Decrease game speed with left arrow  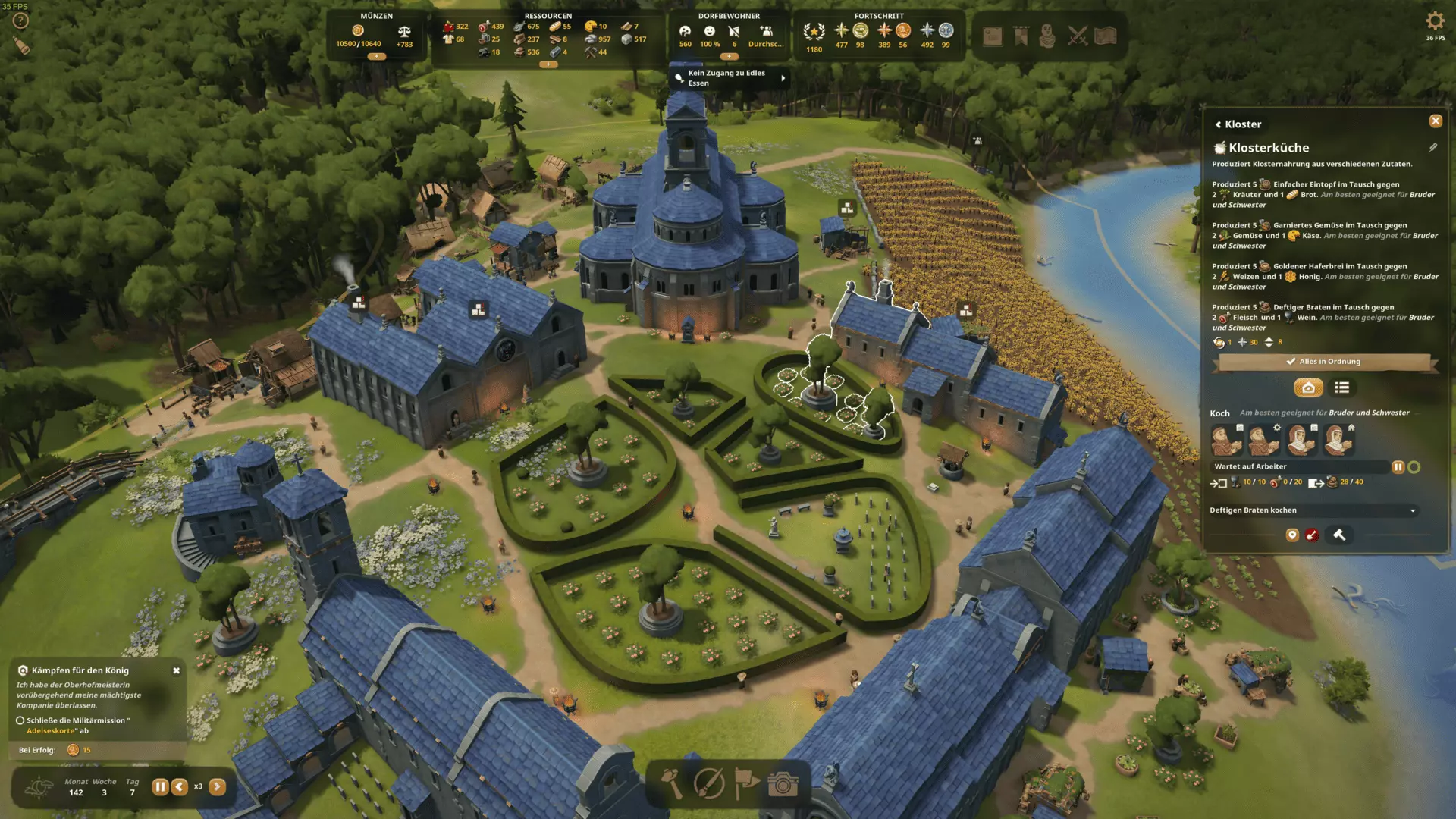point(180,787)
